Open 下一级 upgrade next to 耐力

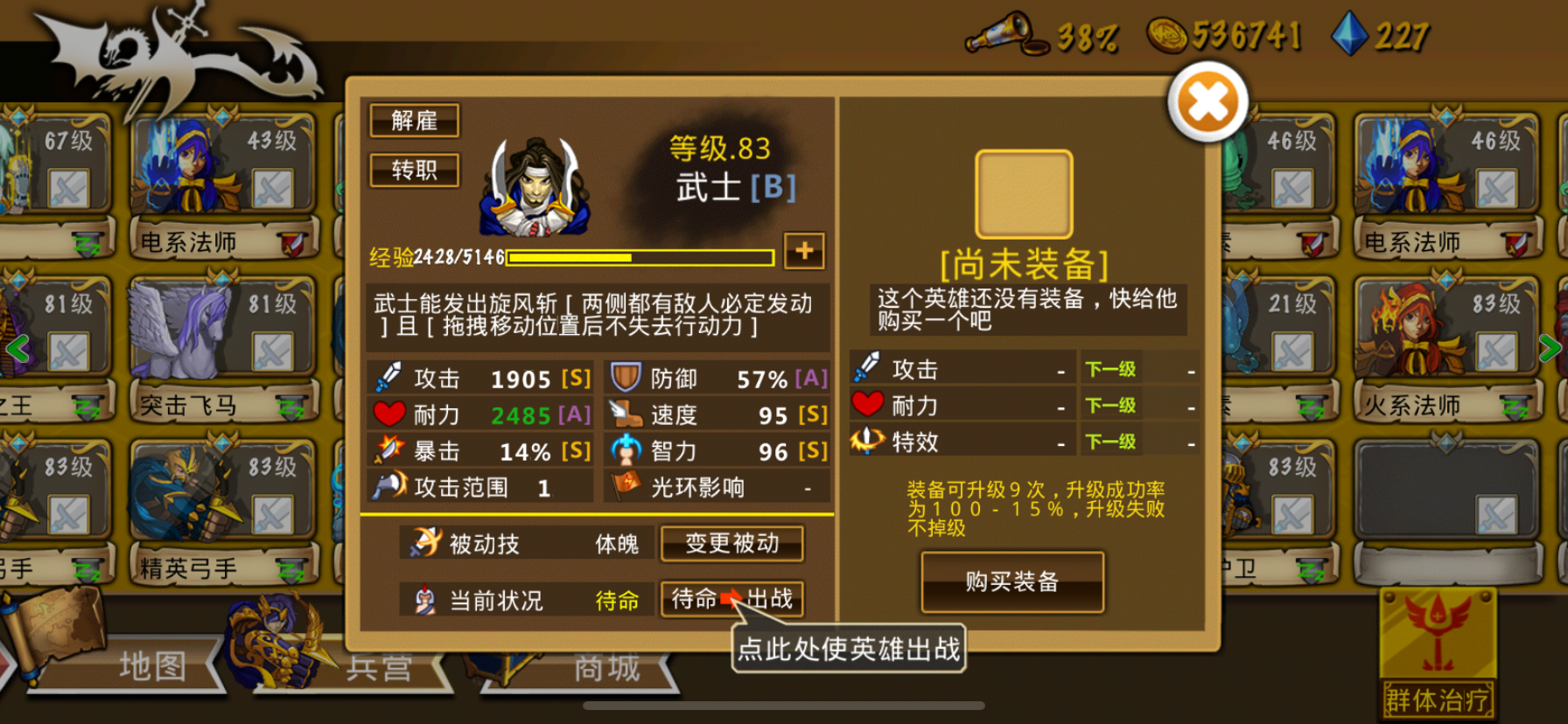click(1109, 404)
